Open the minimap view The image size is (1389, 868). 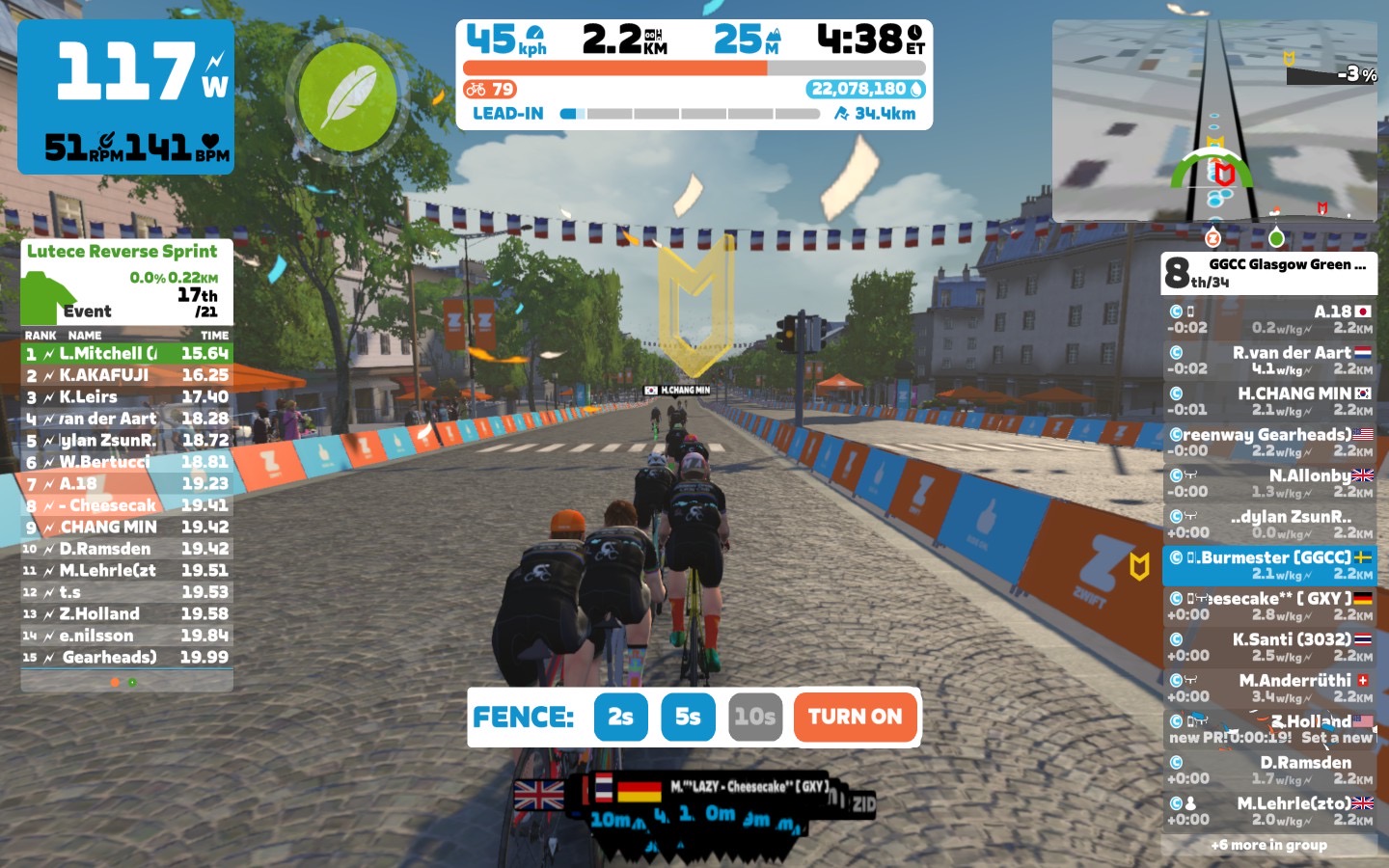[1214, 121]
